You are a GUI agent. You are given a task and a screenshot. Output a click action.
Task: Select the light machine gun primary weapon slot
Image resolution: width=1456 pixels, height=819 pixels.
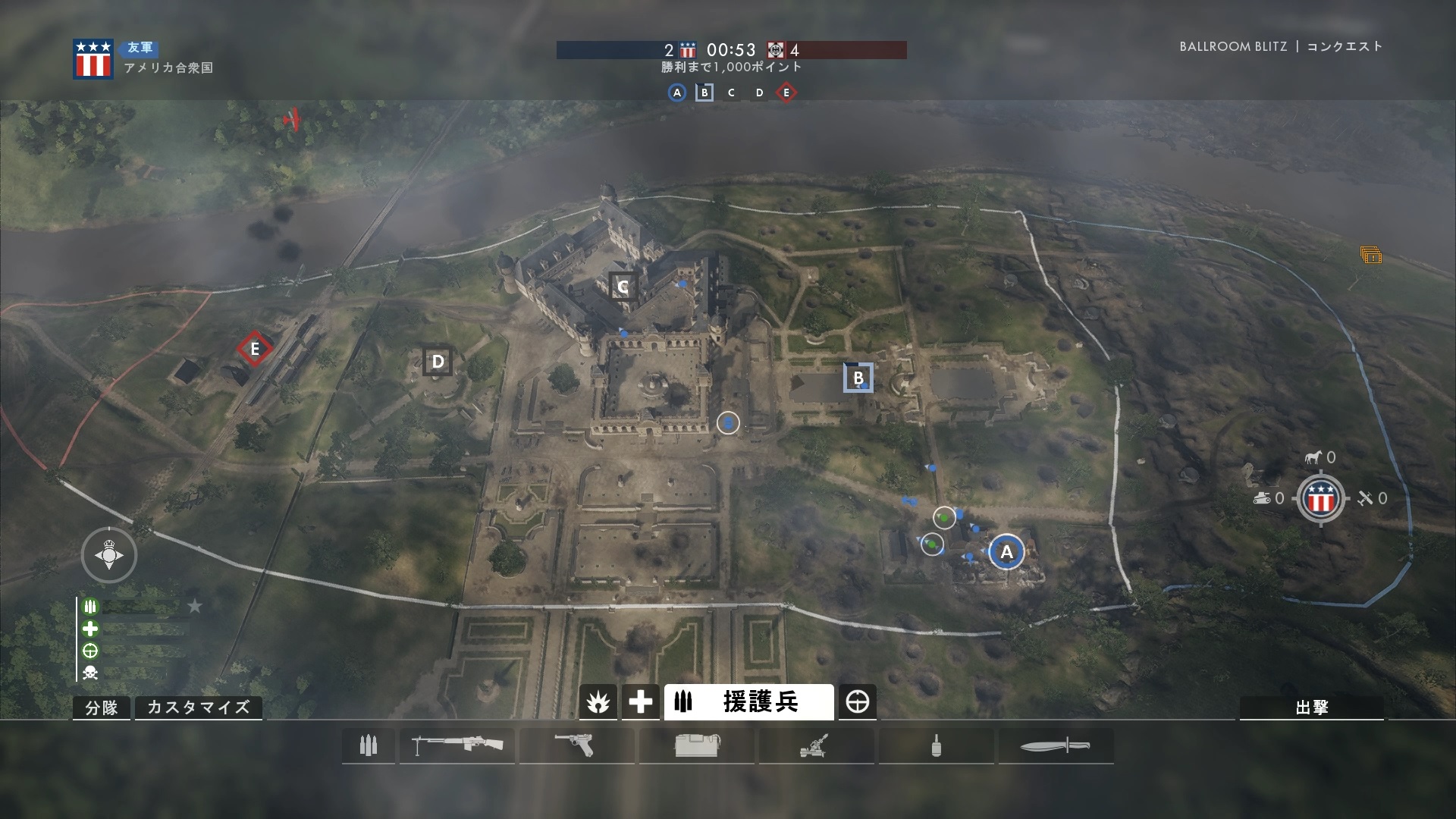(x=457, y=746)
